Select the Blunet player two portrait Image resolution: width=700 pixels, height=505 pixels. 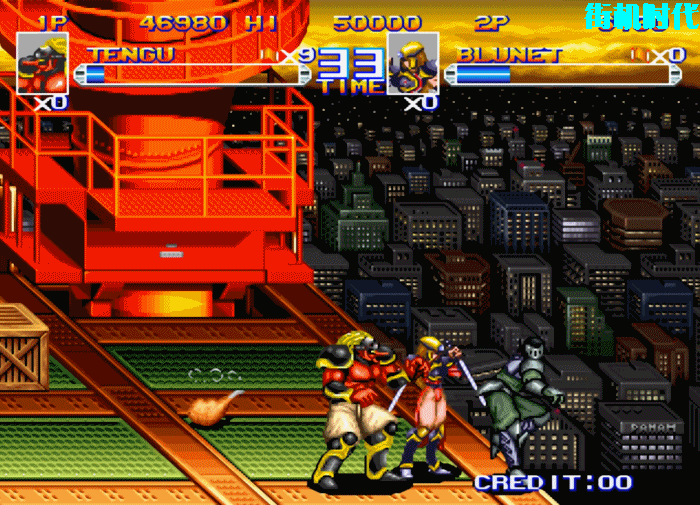412,63
